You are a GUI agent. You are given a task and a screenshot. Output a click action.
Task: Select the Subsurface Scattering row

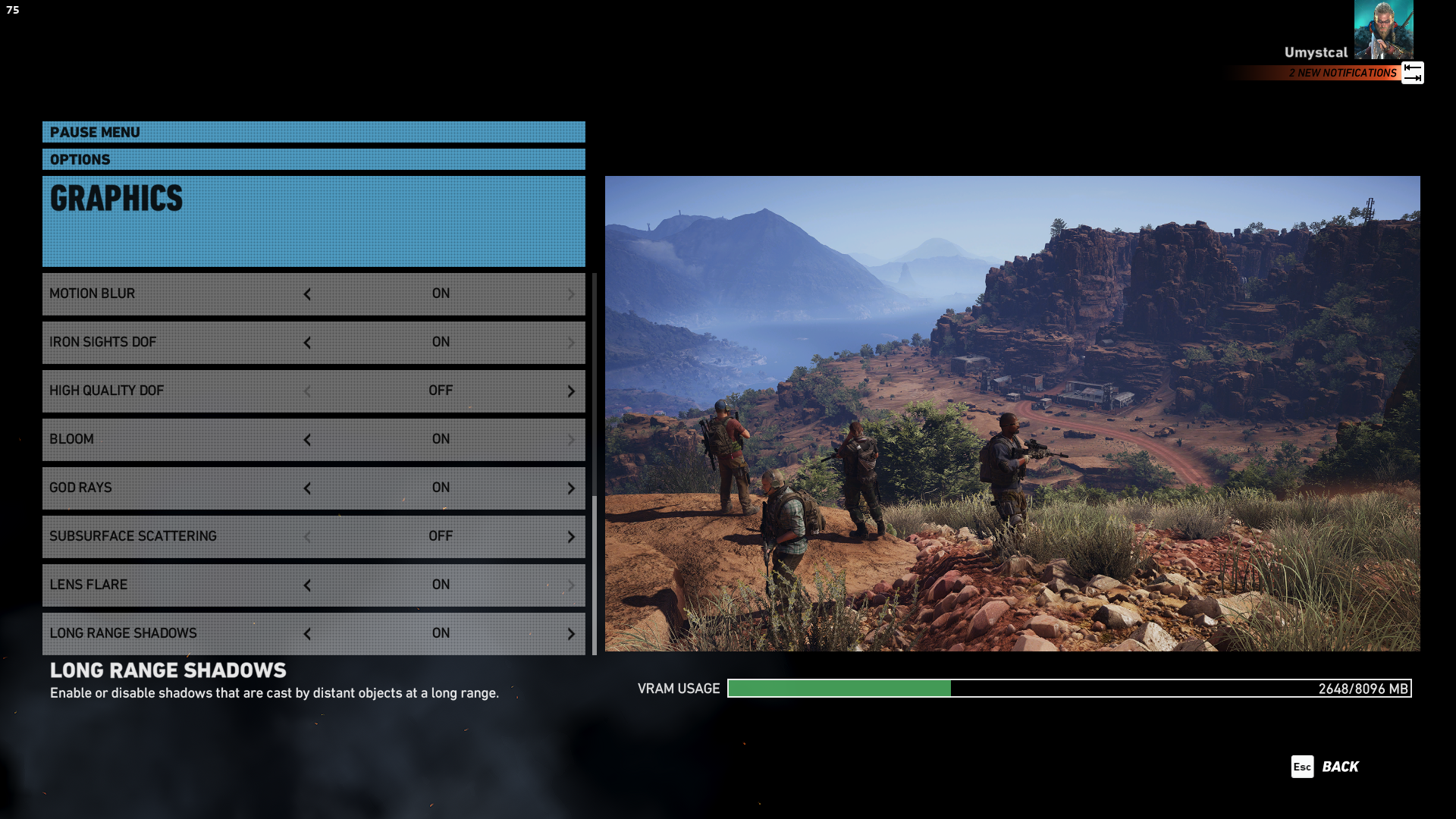174,537
